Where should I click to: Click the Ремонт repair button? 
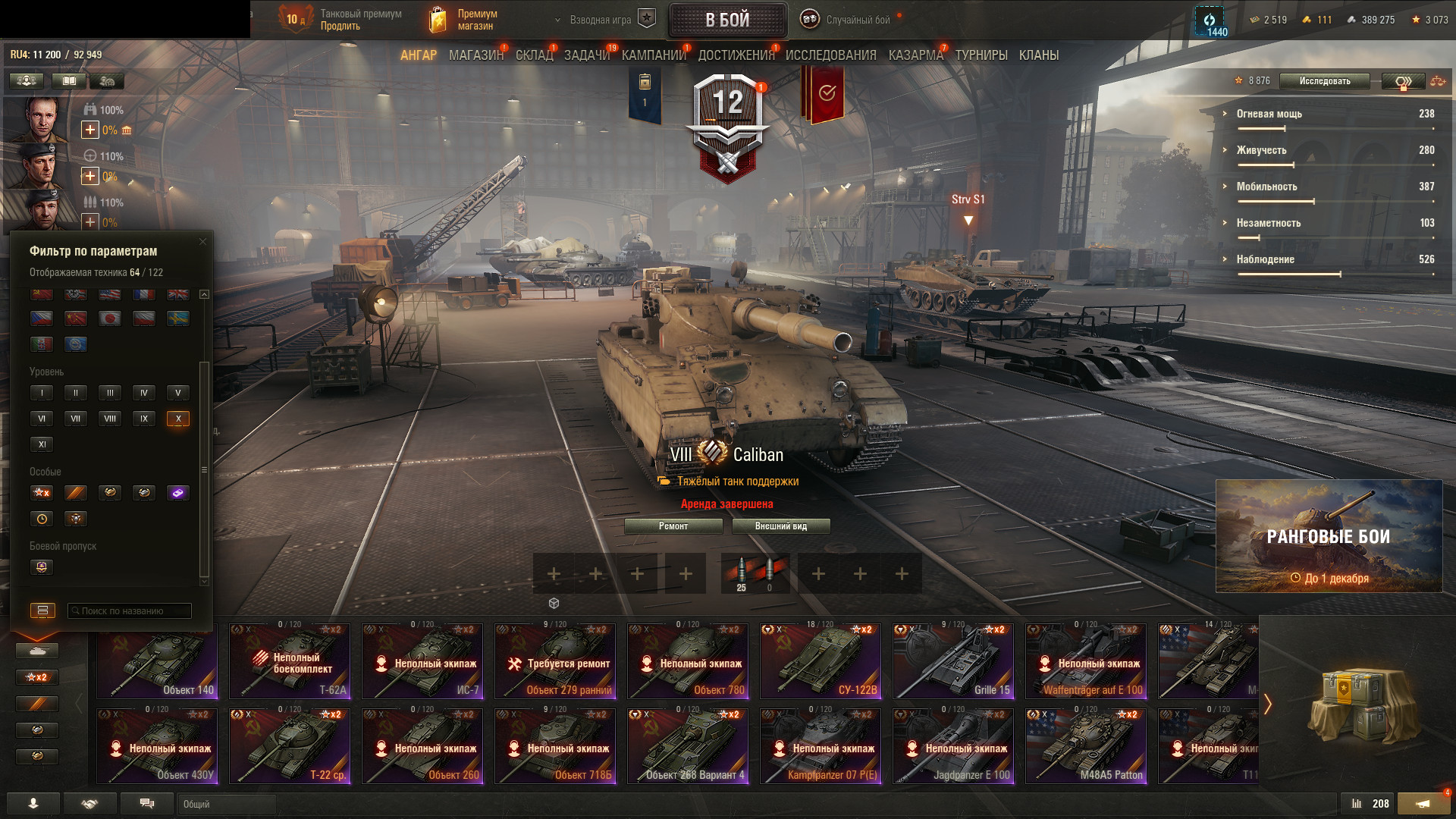point(673,526)
